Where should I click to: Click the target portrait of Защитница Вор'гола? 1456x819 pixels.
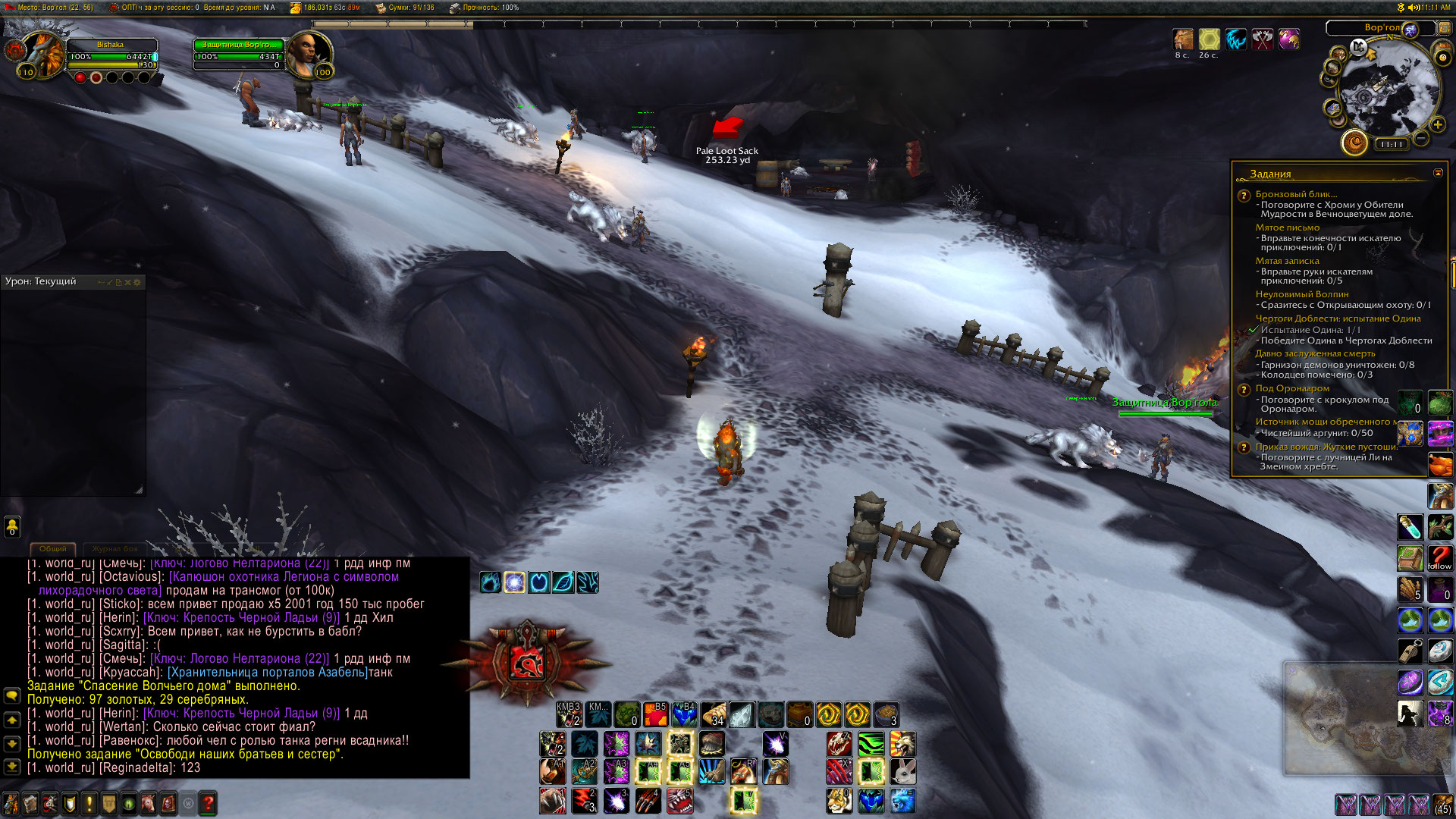pos(308,53)
